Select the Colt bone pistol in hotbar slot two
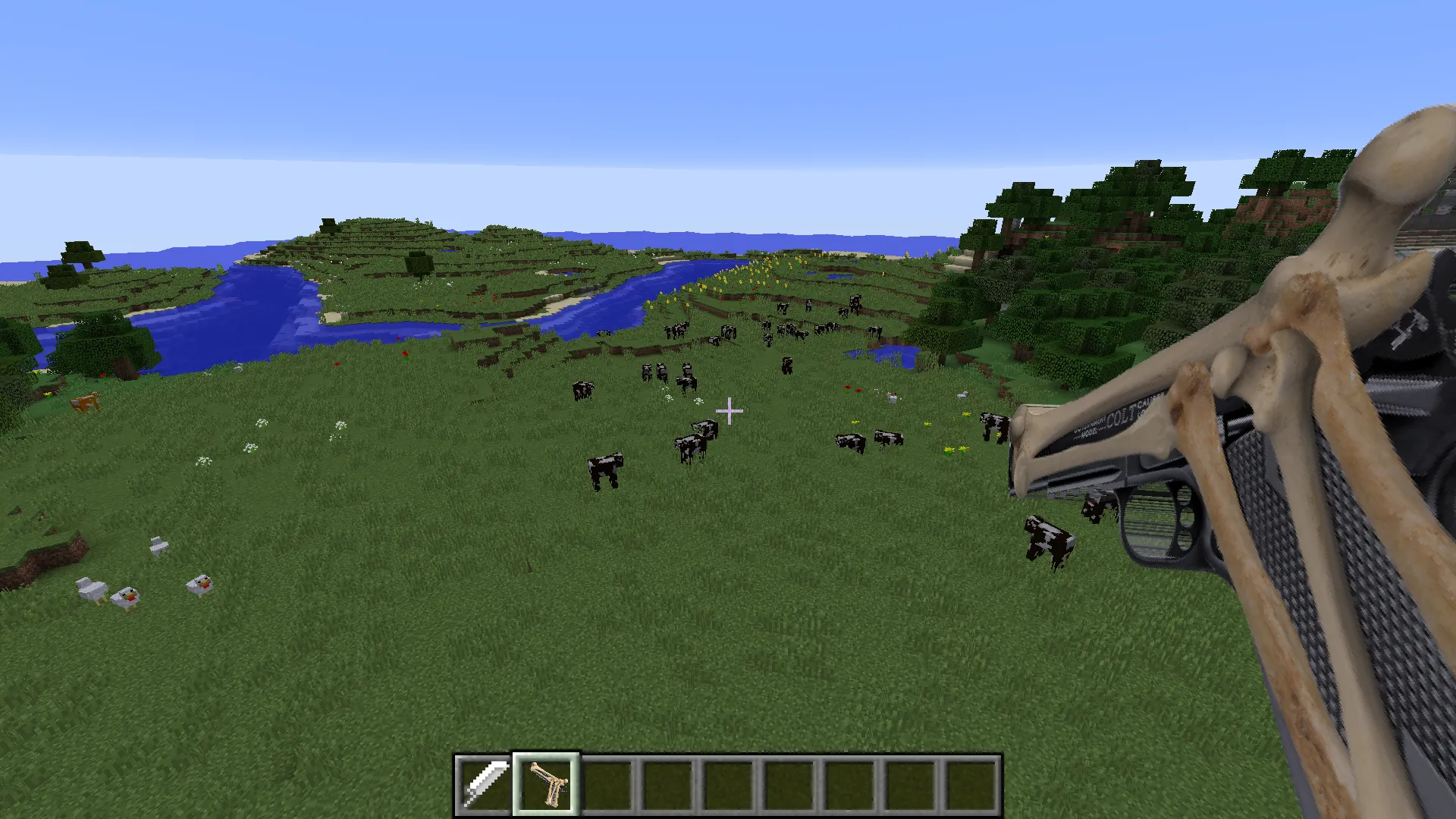Viewport: 1456px width, 819px height. click(547, 781)
